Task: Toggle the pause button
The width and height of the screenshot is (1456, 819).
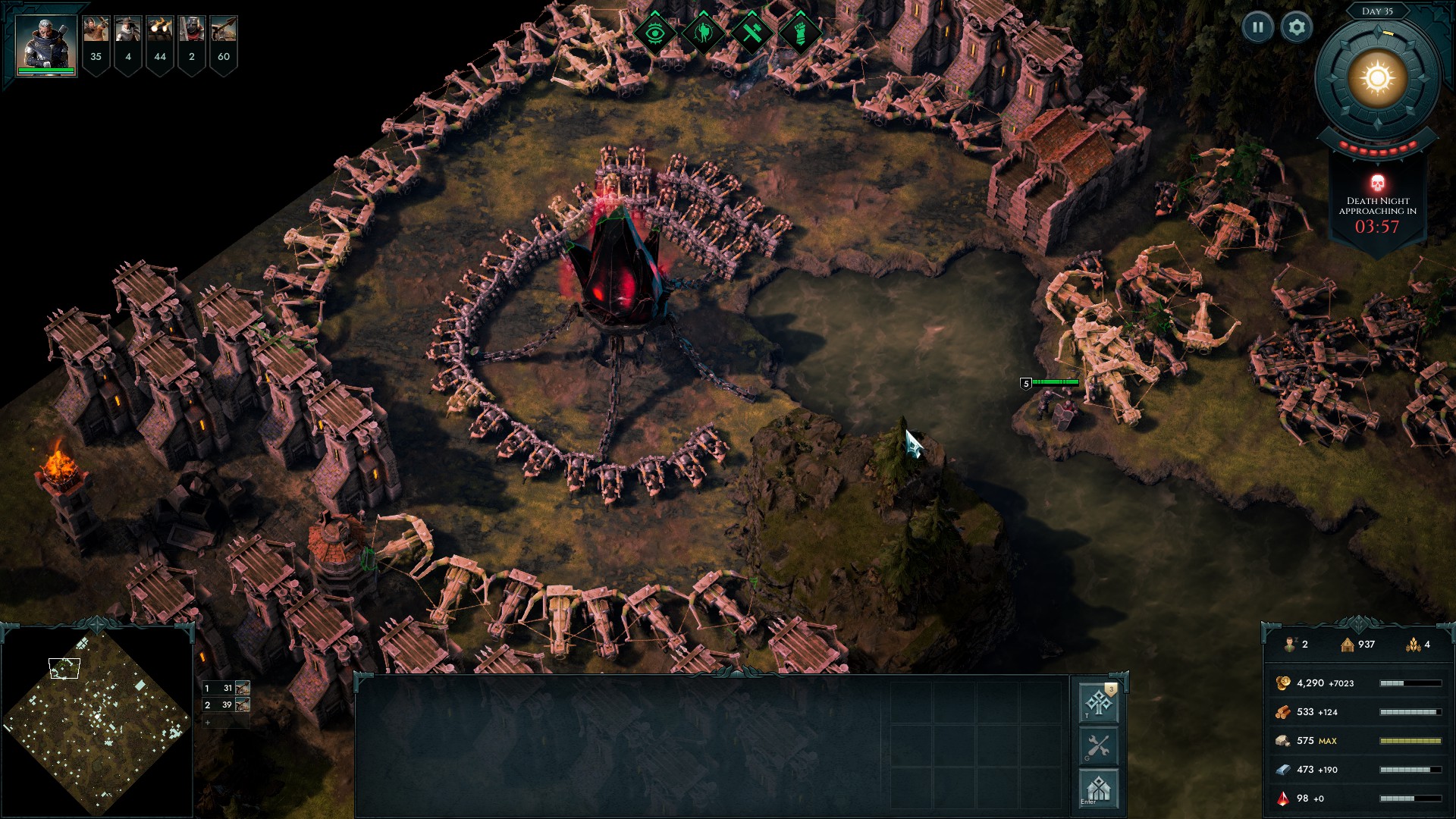Action: (x=1257, y=26)
